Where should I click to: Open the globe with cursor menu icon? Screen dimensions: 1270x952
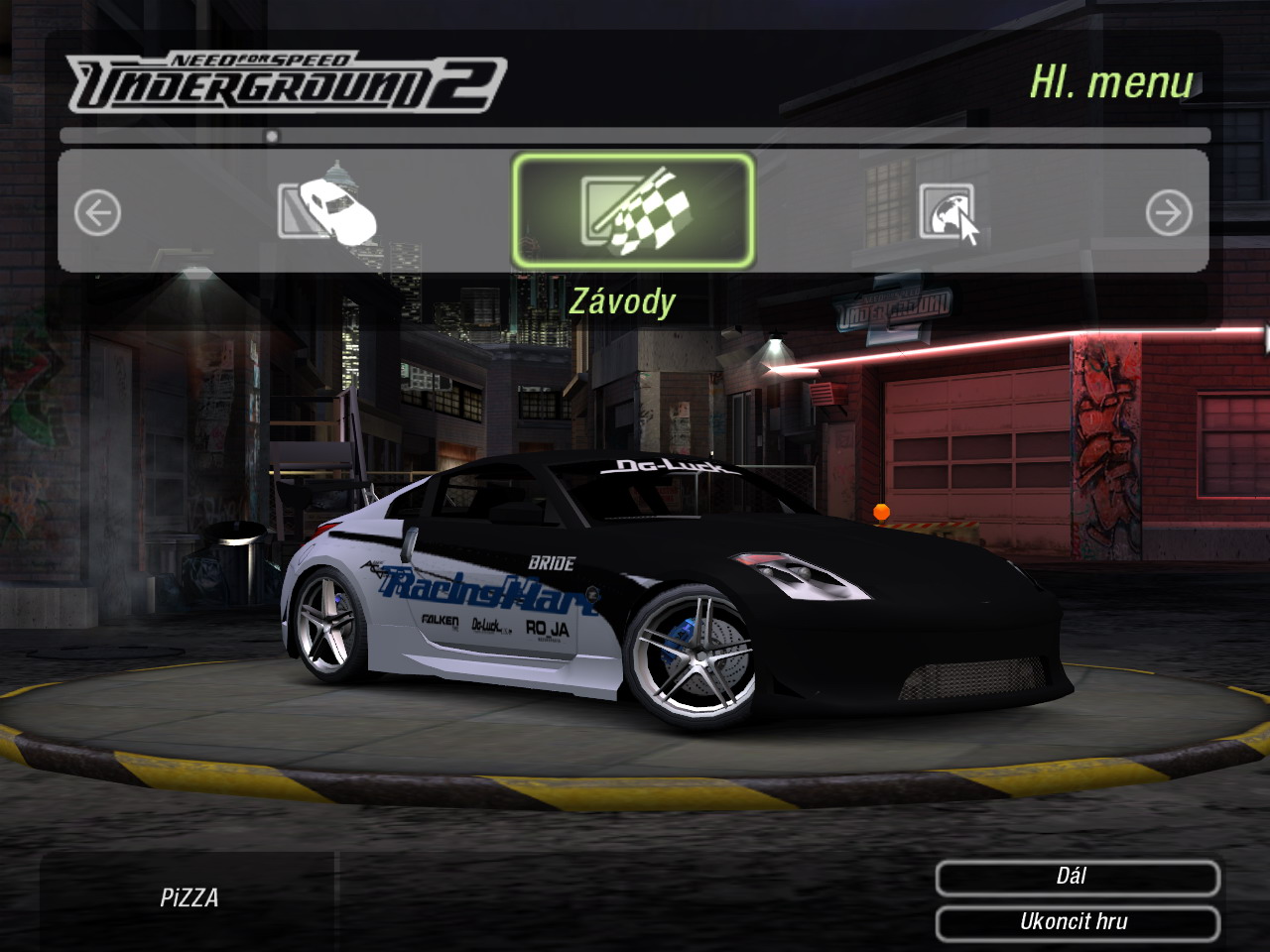pyautogui.click(x=948, y=211)
